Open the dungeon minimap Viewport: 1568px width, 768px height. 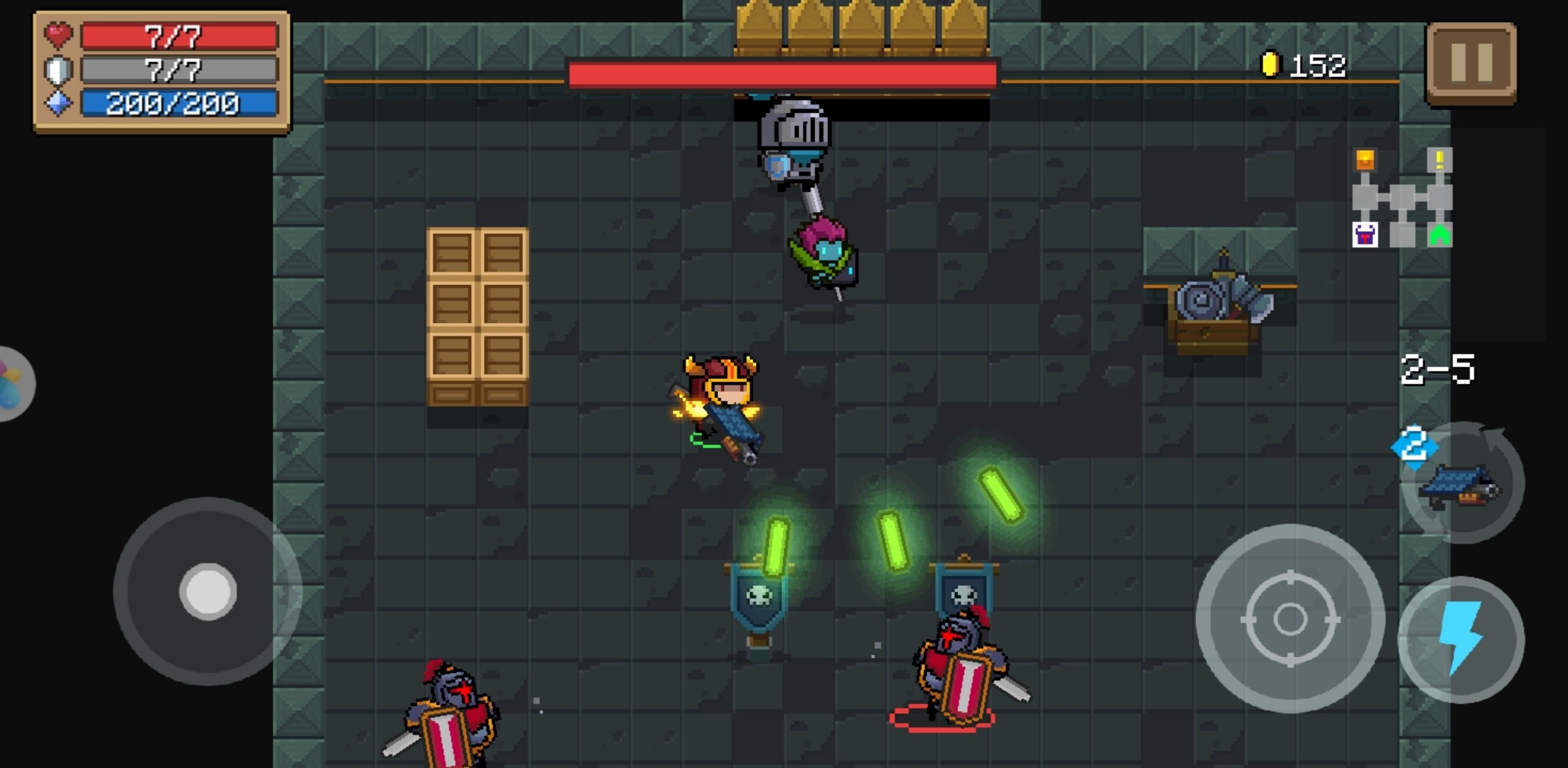pyautogui.click(x=1402, y=198)
